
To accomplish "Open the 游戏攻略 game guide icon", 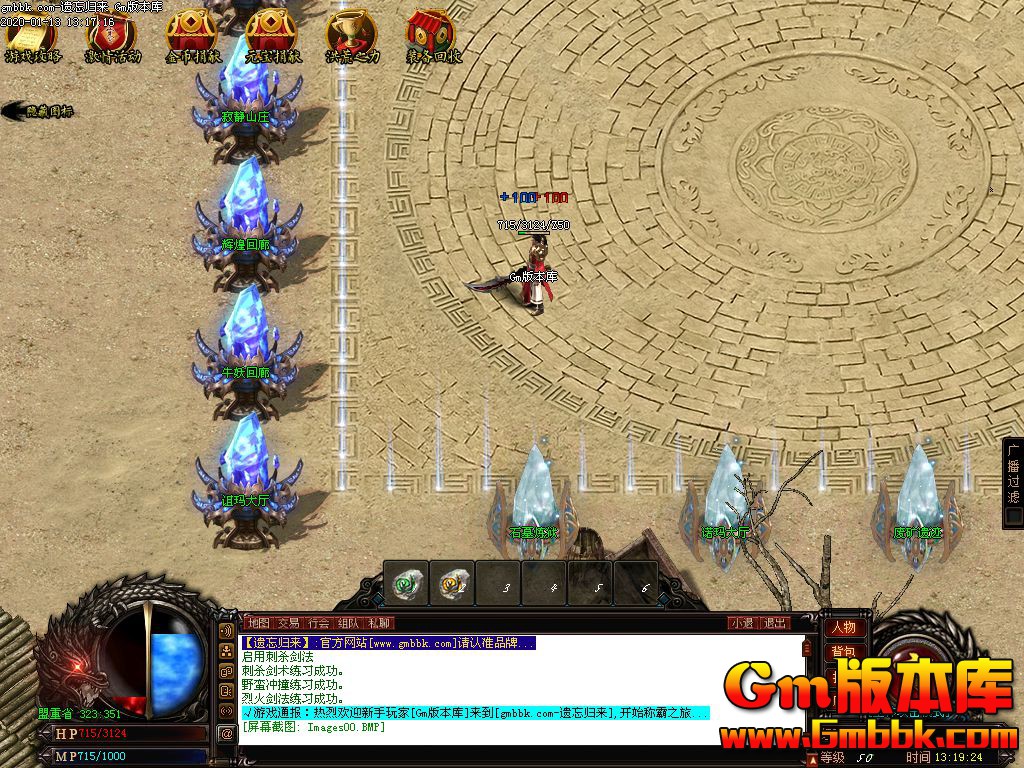I will pos(33,36).
